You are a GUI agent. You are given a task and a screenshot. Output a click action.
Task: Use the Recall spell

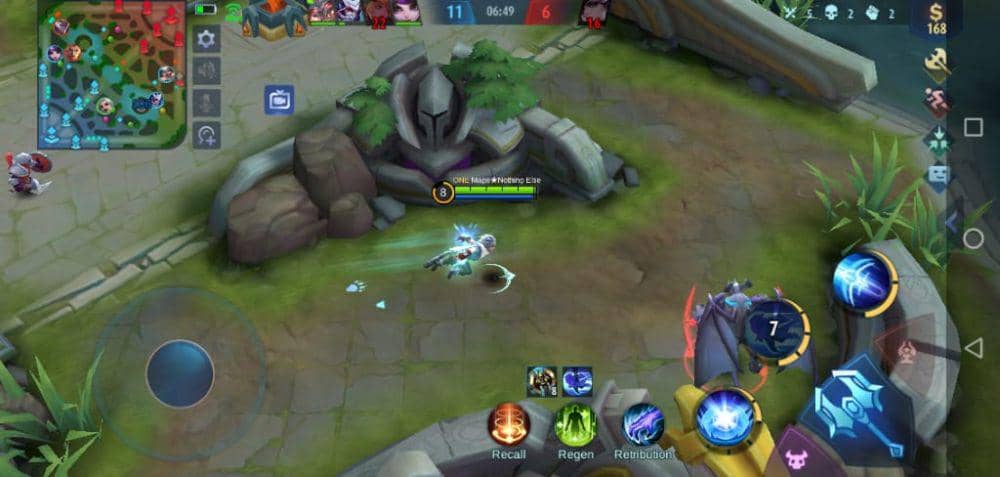click(508, 424)
